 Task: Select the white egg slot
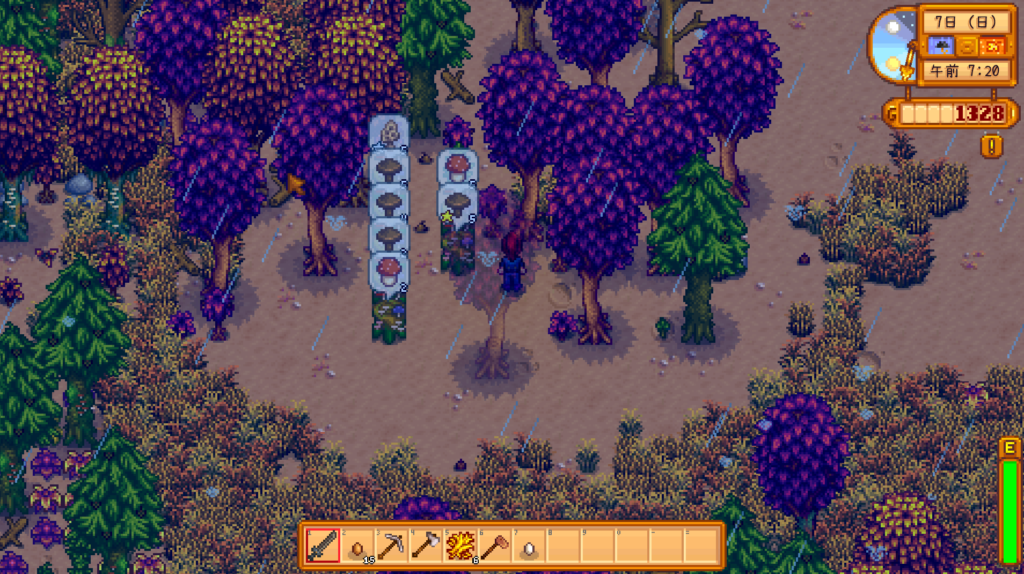tap(527, 546)
